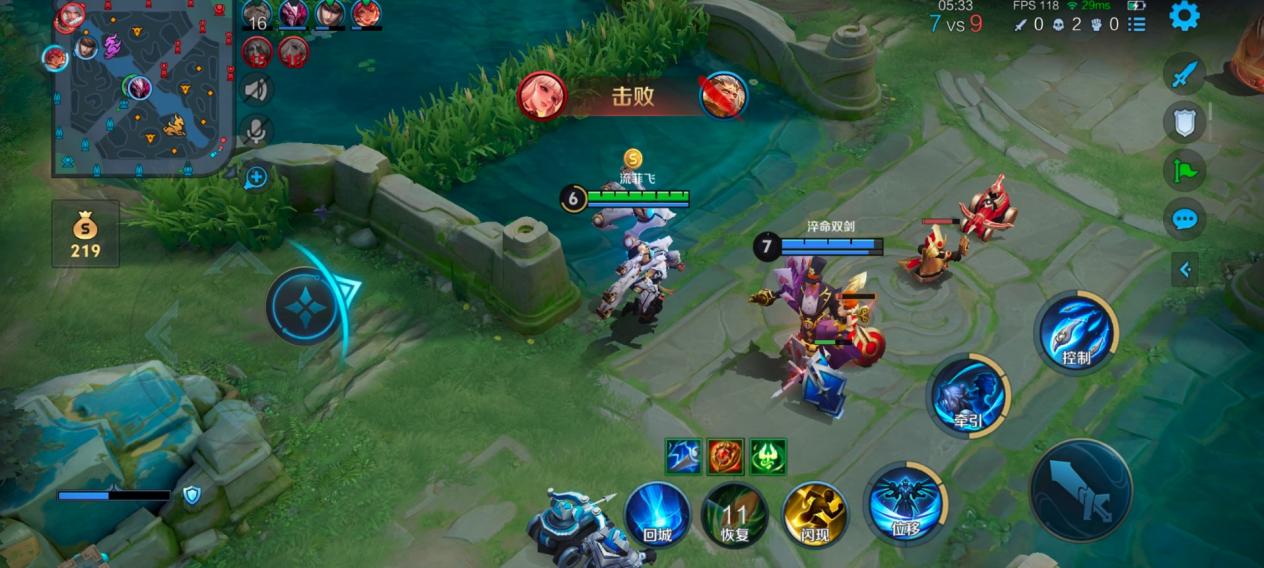Screen dimensions: 1264x568
Task: Activate 回城 recall
Action: (x=657, y=514)
